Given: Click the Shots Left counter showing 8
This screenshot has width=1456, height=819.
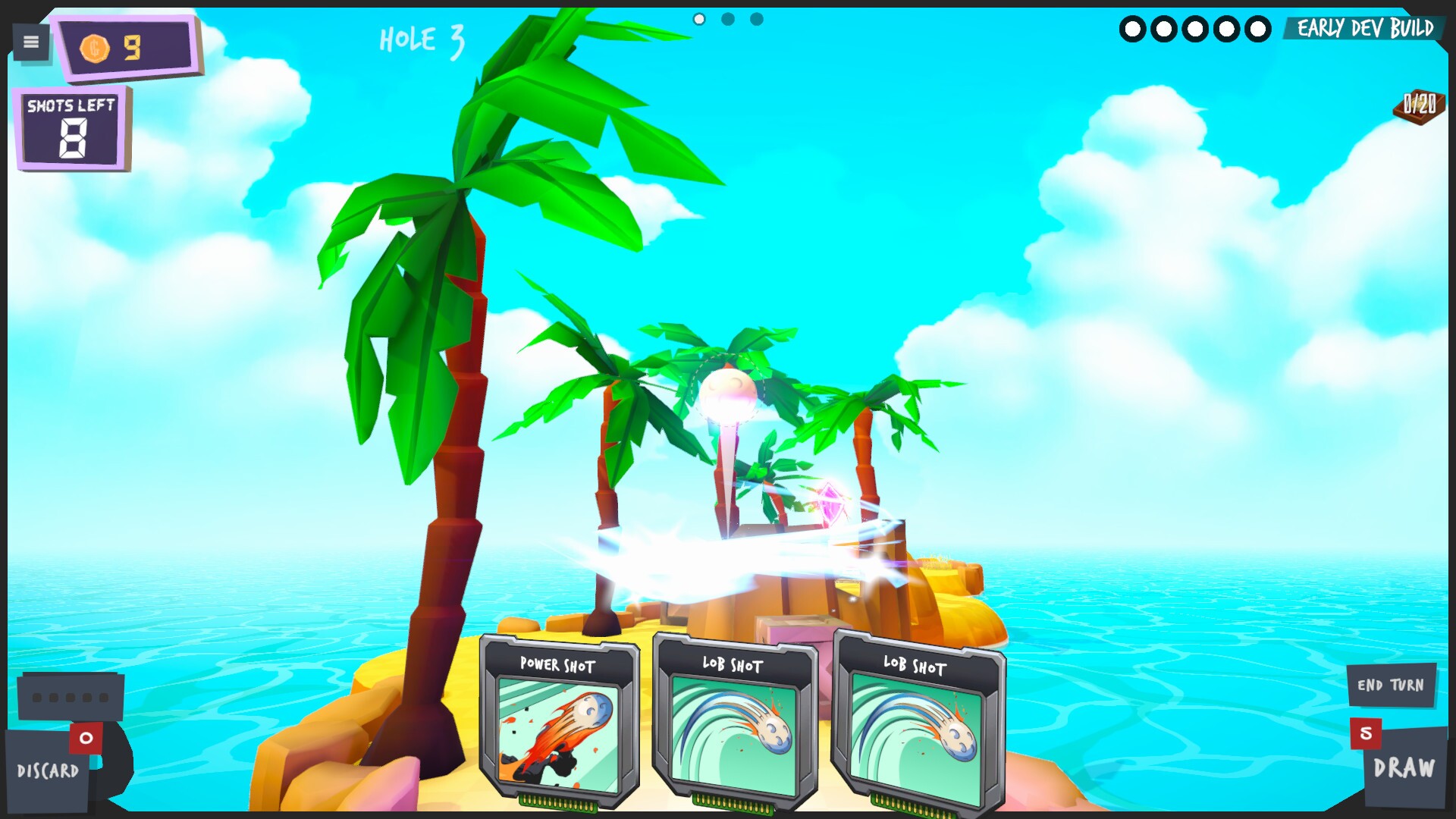Looking at the screenshot, I should click(71, 129).
